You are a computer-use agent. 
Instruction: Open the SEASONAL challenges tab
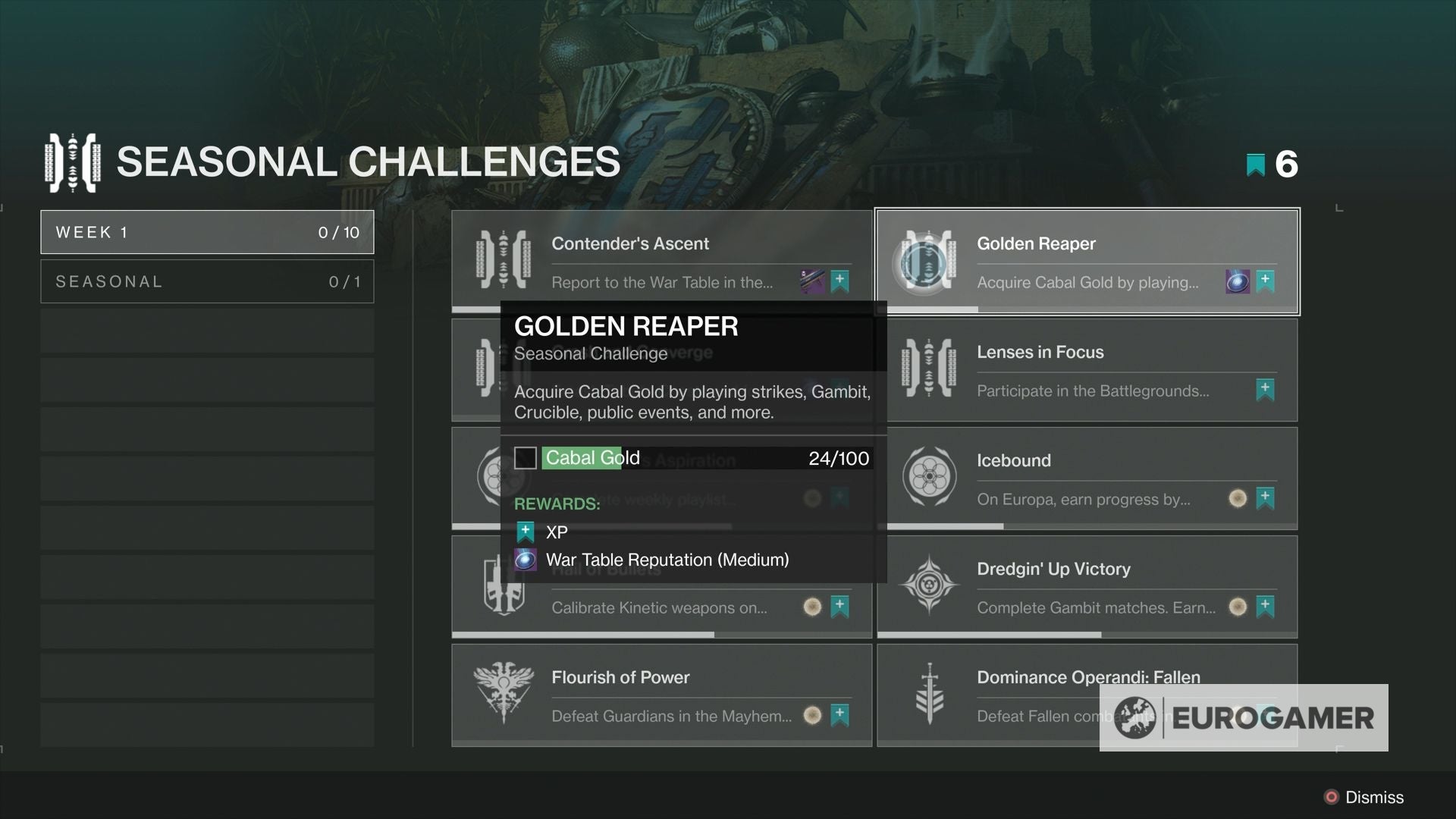click(207, 281)
